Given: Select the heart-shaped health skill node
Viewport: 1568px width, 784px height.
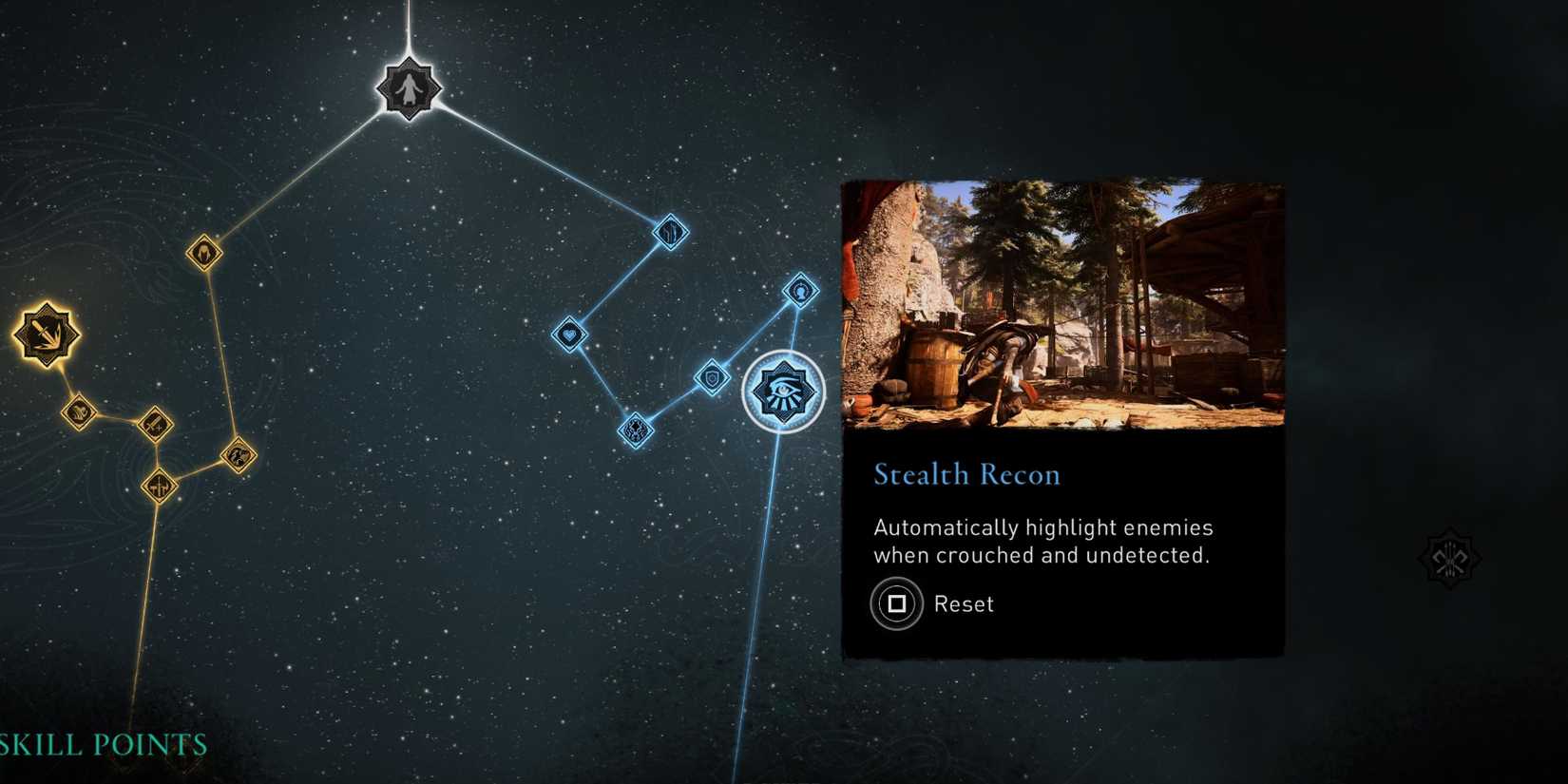Looking at the screenshot, I should click(570, 334).
